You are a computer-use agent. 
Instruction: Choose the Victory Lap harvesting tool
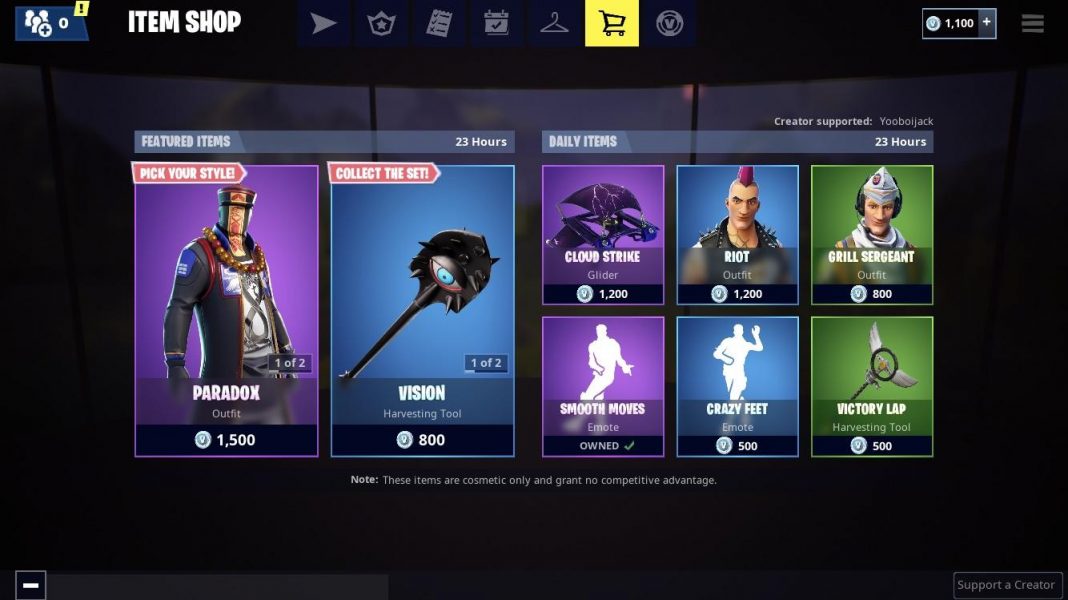pyautogui.click(x=871, y=386)
